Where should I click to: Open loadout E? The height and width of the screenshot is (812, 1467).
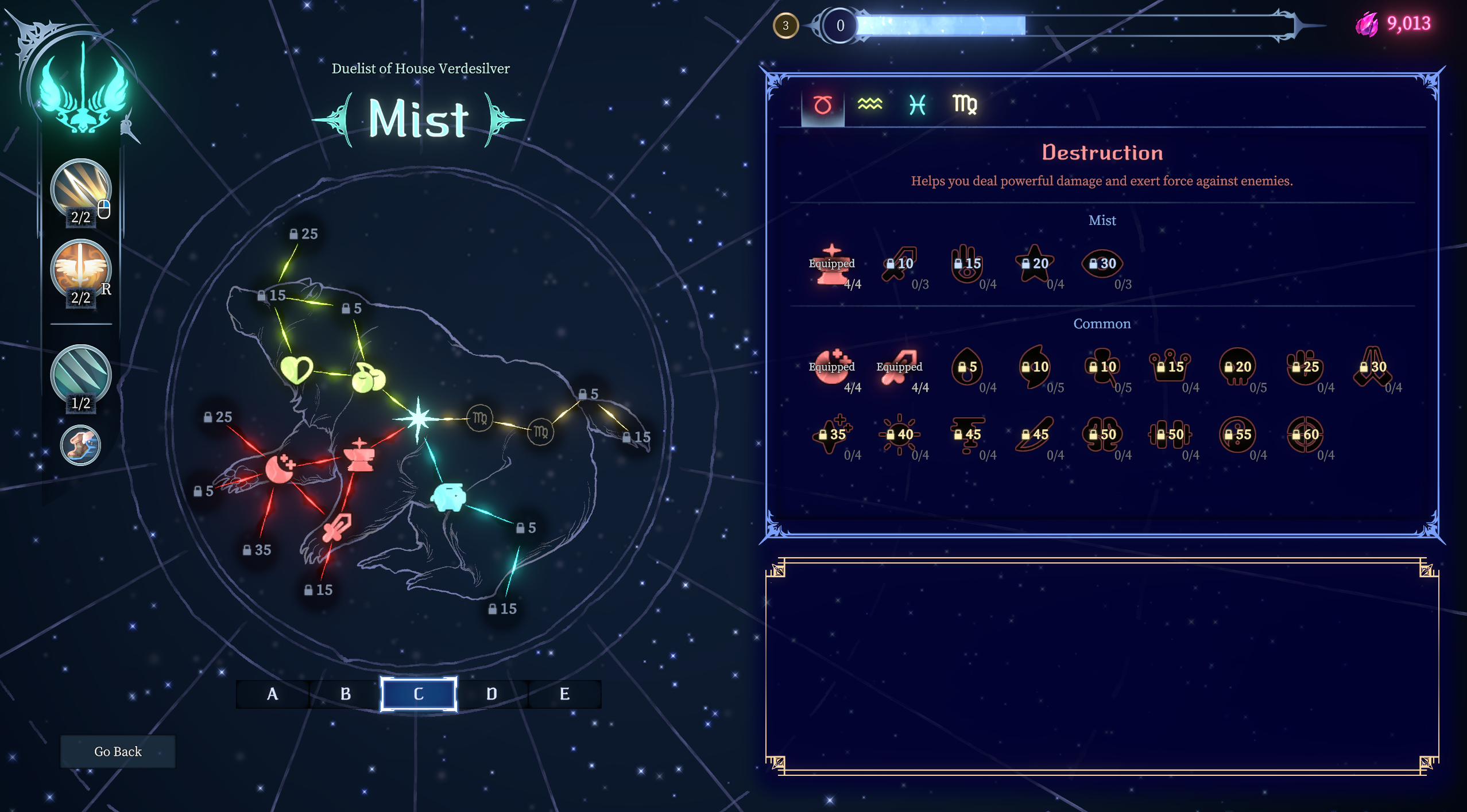pos(564,694)
